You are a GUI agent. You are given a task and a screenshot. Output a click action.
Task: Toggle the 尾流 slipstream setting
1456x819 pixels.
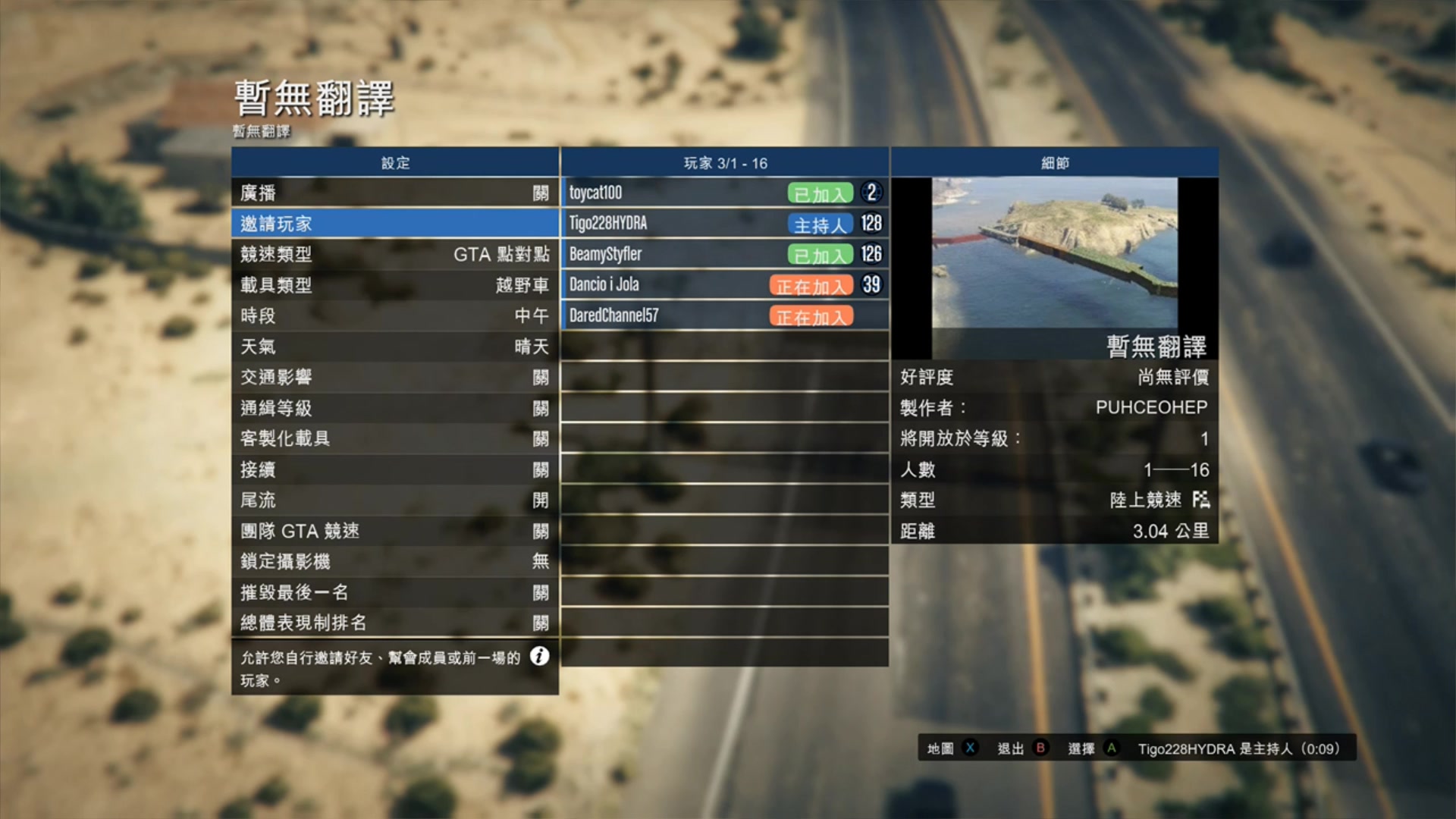click(x=394, y=500)
